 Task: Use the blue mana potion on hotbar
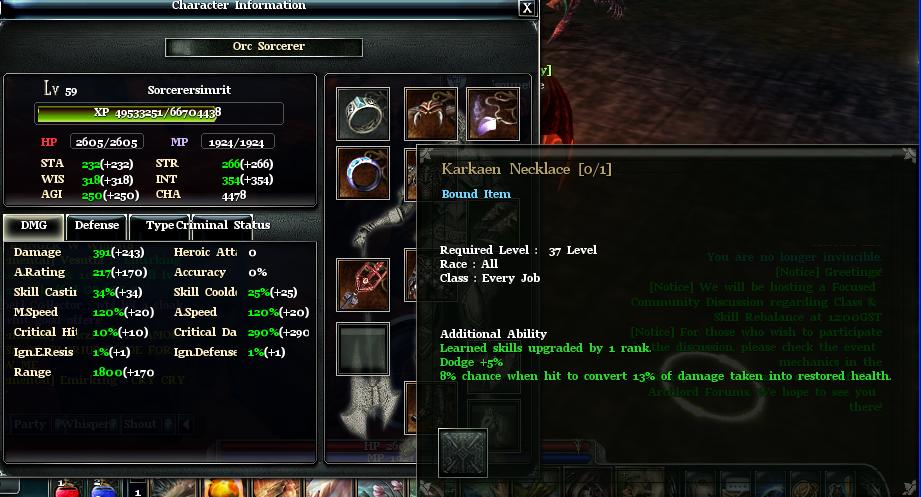pyautogui.click(x=103, y=489)
